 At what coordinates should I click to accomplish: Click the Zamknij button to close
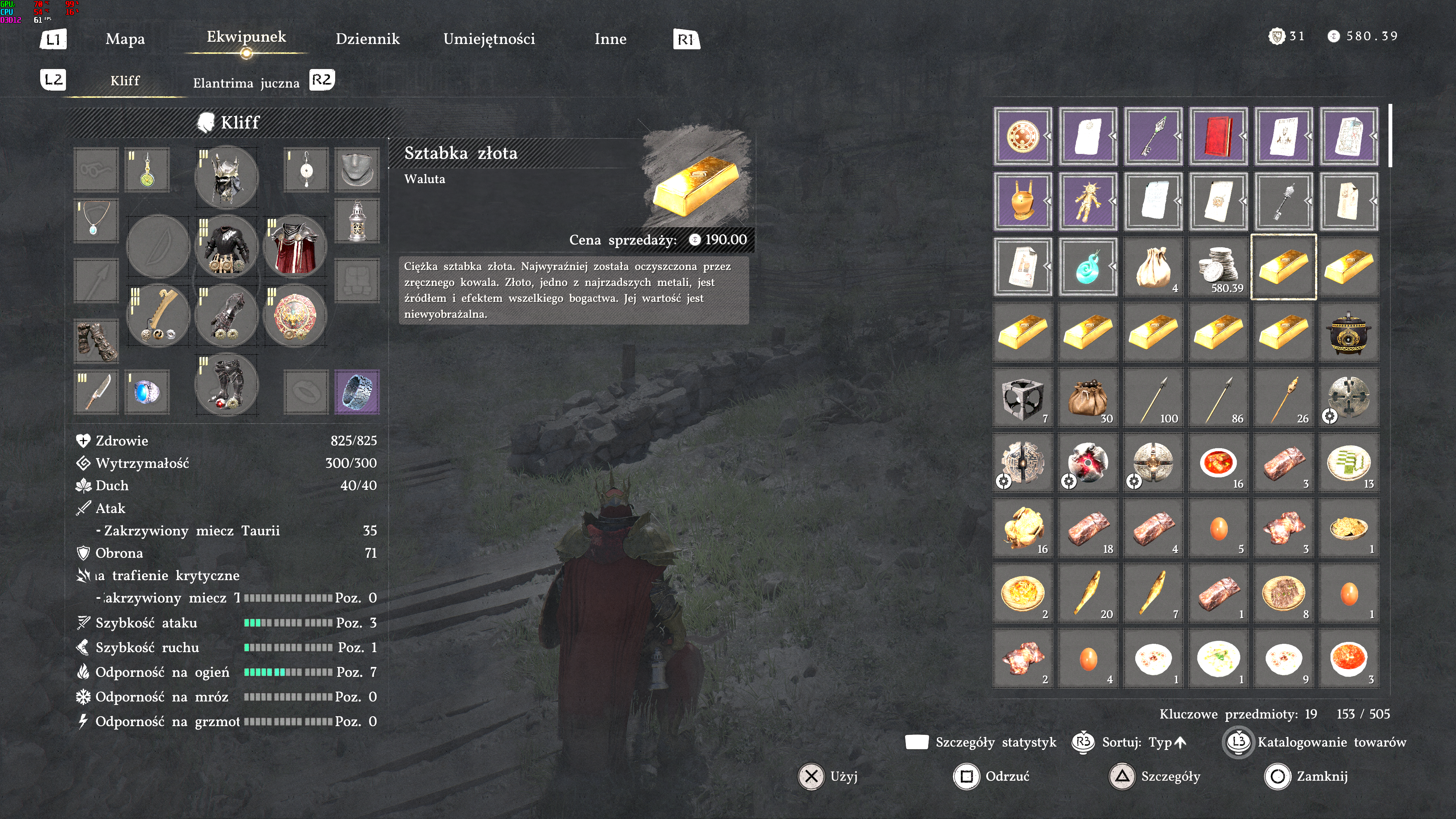pyautogui.click(x=1306, y=777)
